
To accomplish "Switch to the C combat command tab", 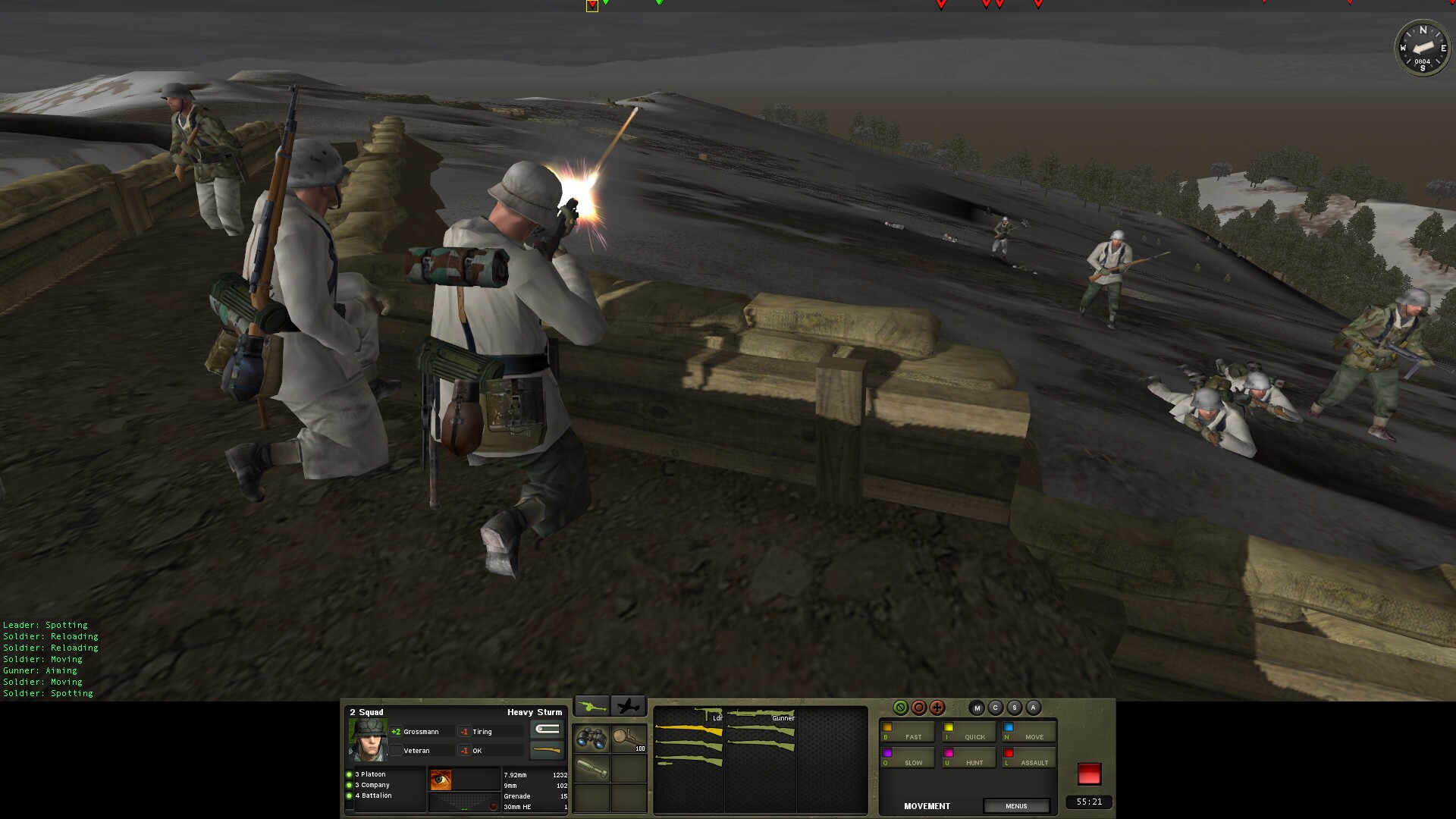I will 996,708.
